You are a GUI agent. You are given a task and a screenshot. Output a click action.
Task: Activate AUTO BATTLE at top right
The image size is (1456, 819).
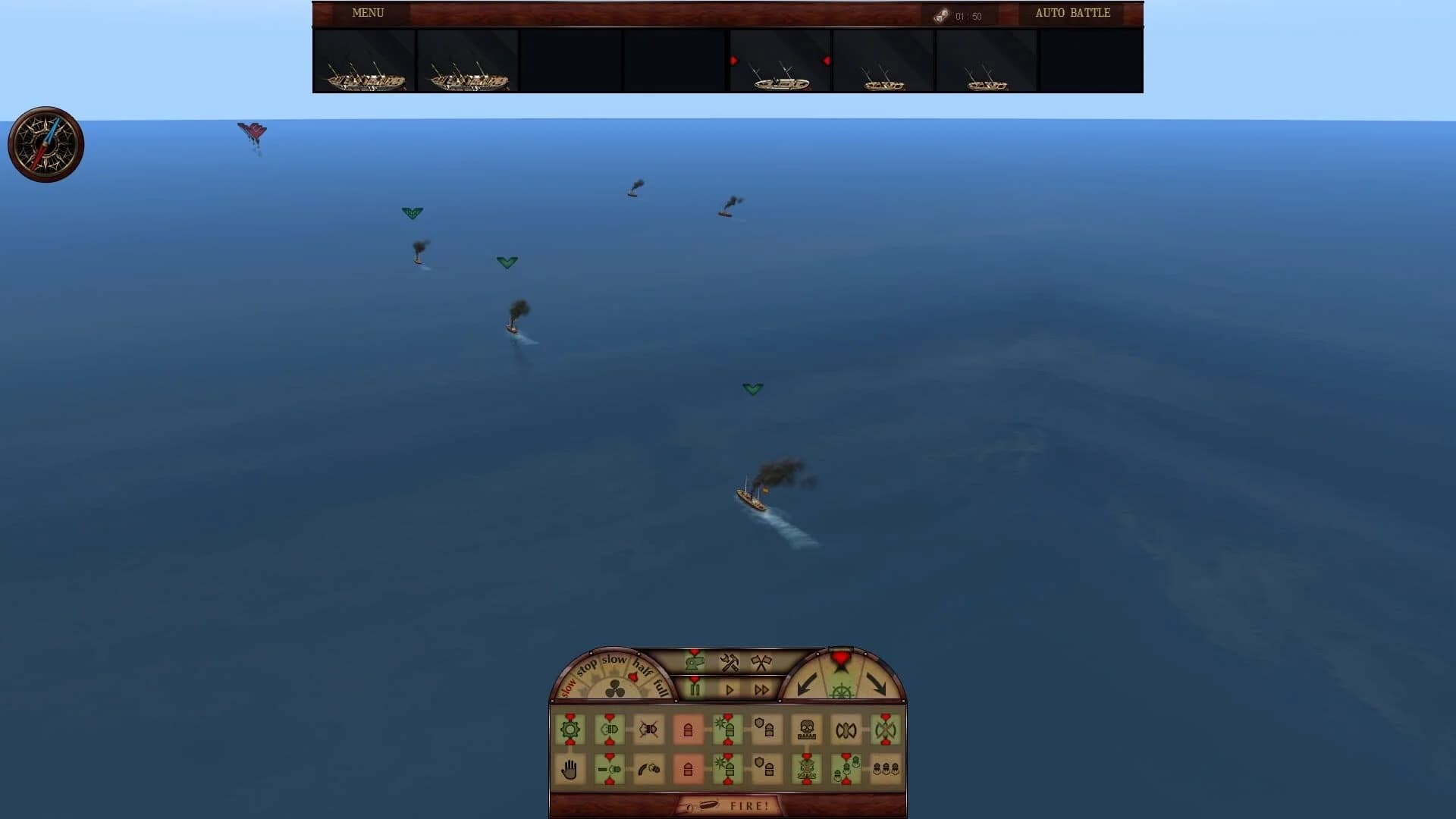point(1072,13)
